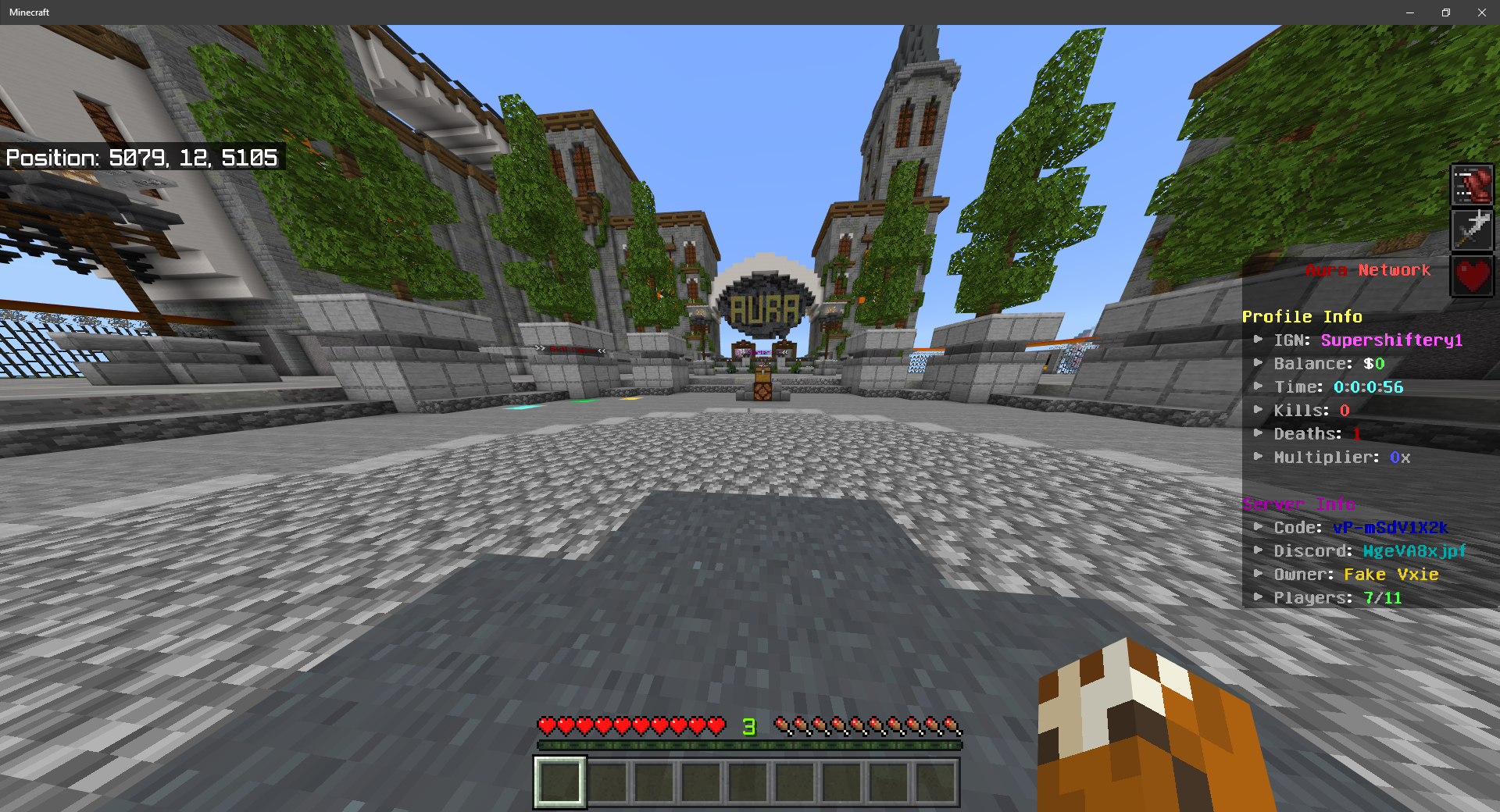Image resolution: width=1500 pixels, height=812 pixels.
Task: Expand the IGN entry in Profile Info
Action: click(x=1259, y=340)
